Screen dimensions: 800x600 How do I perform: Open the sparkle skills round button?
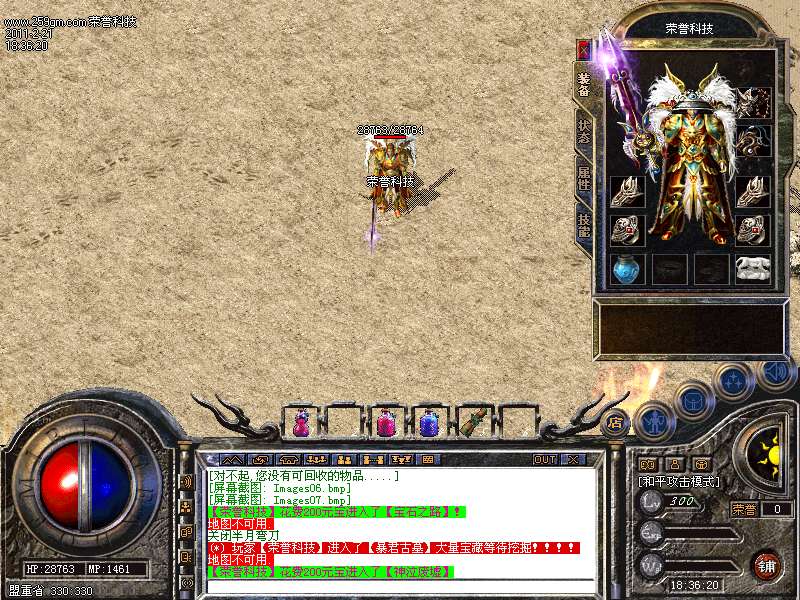(734, 381)
